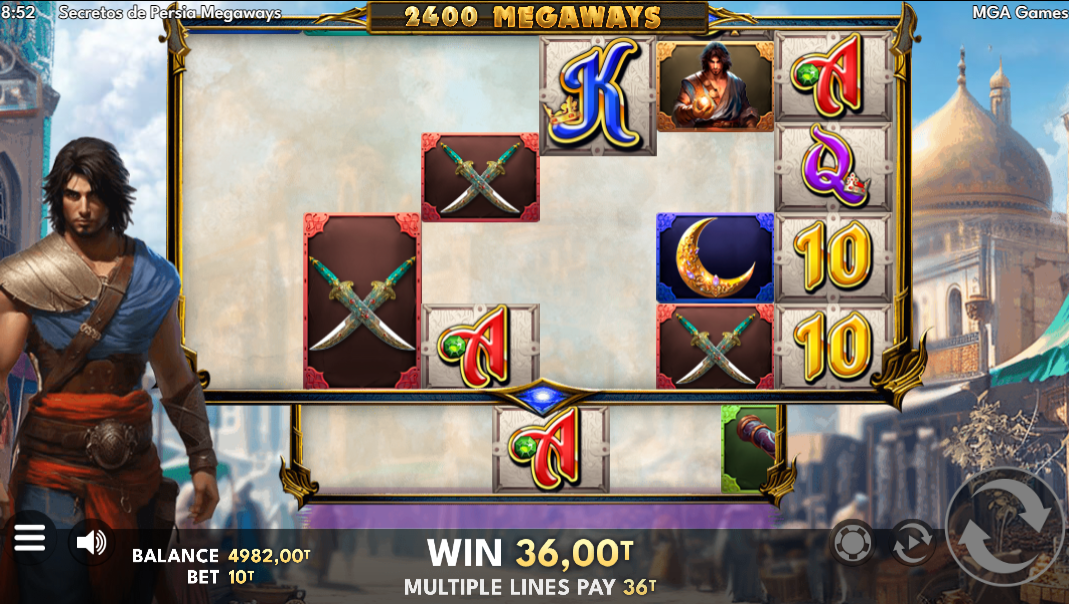Viewport: 1069px width, 604px height.
Task: Open the bet settings chip button
Action: [x=851, y=543]
